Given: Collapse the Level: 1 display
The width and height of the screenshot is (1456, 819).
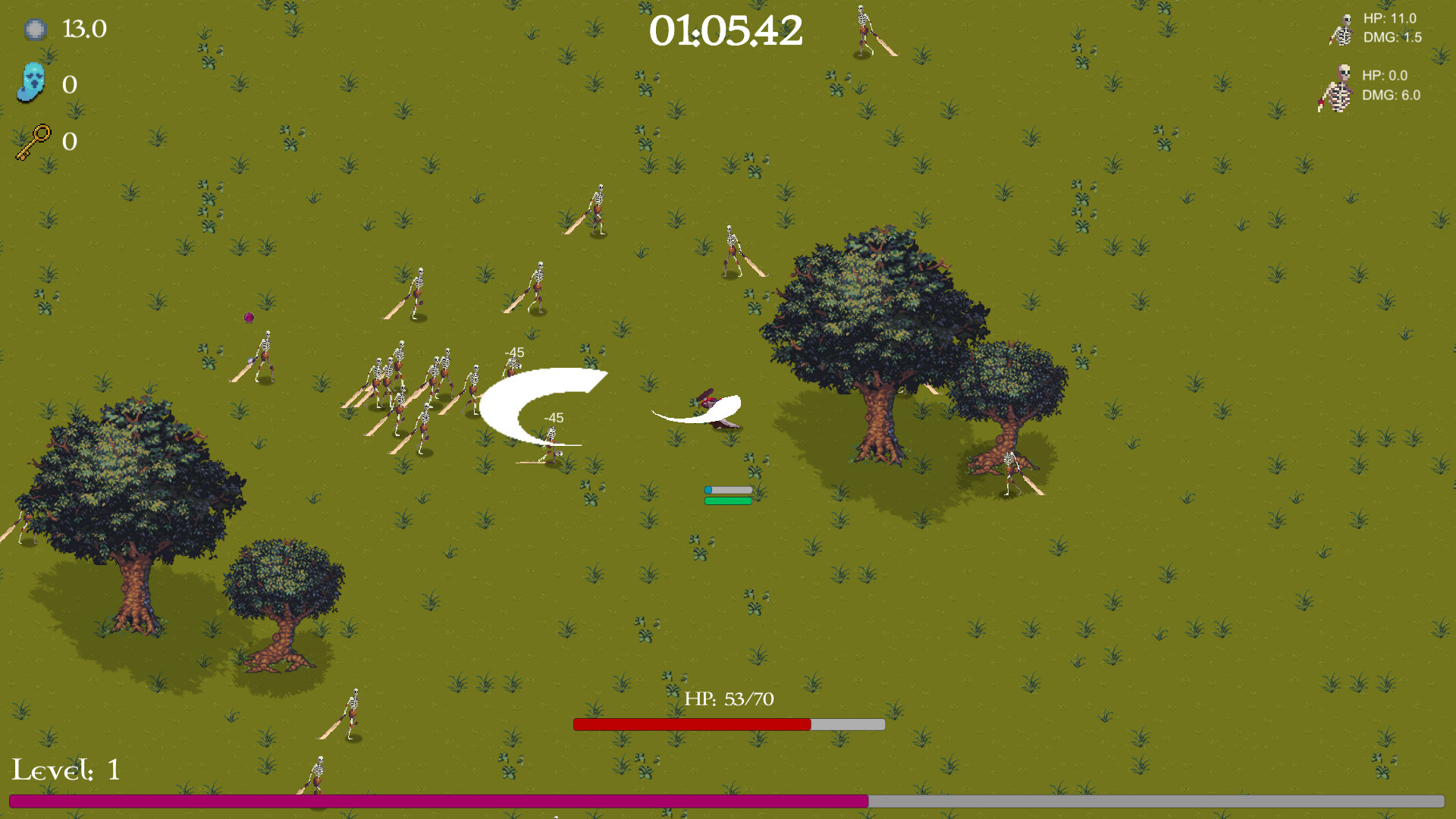Looking at the screenshot, I should click(x=66, y=770).
